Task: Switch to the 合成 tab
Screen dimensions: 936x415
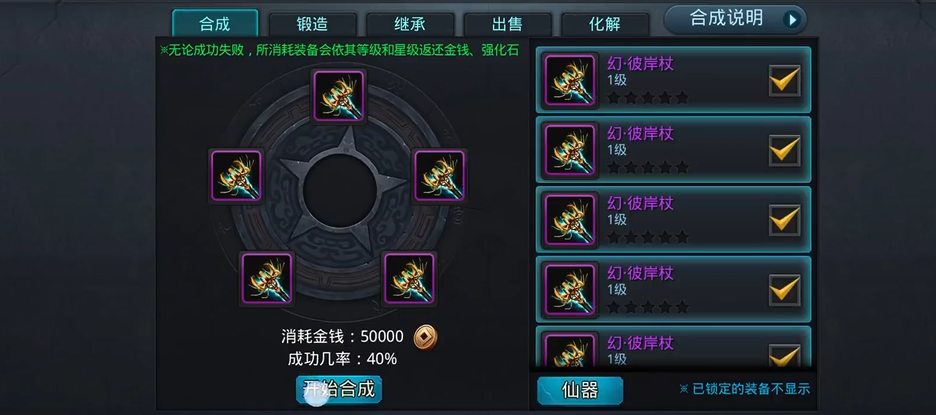Action: tap(214, 24)
